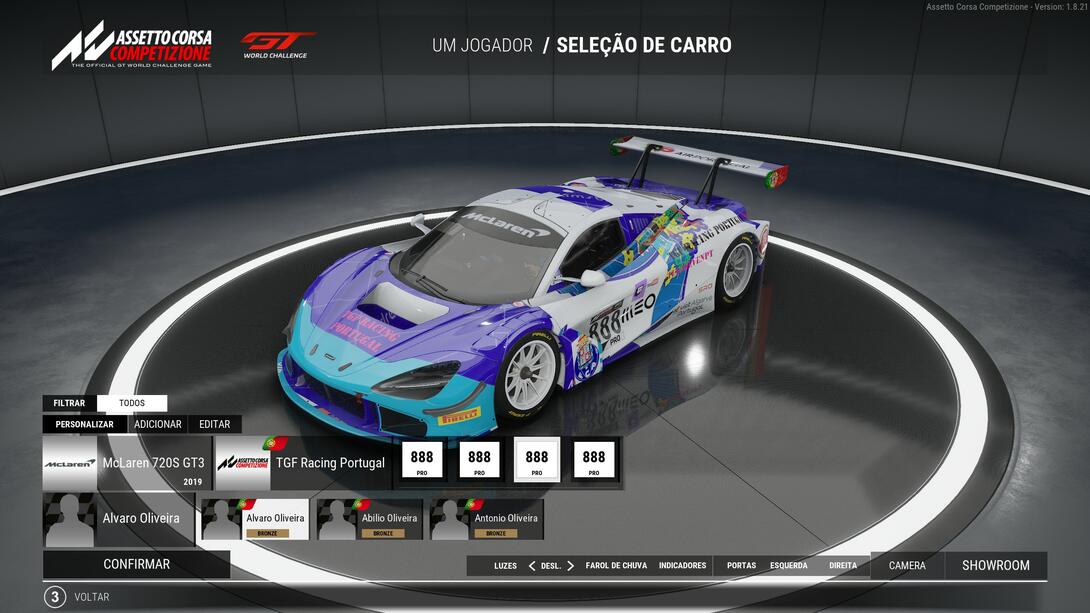Click the right arrow beside Desl.

point(571,566)
